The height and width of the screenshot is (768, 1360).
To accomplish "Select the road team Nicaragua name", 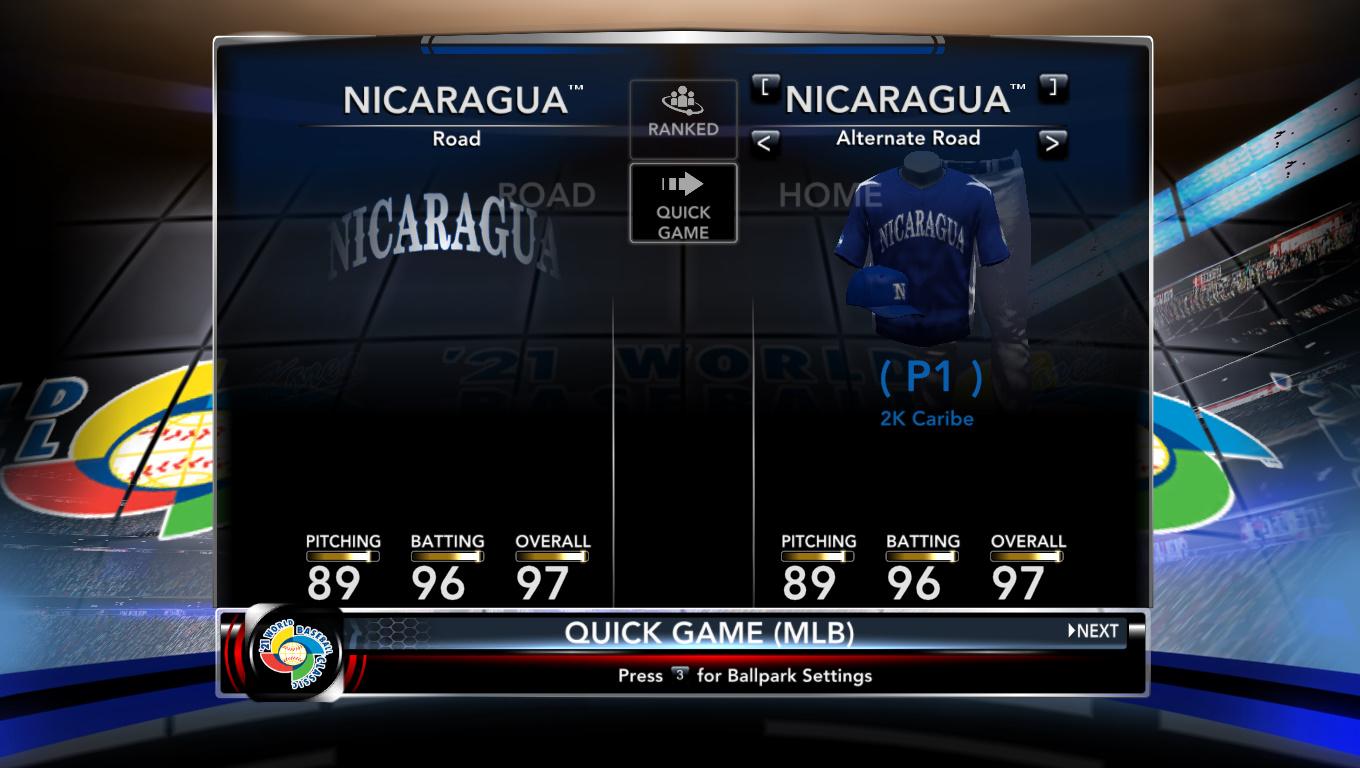I will (x=457, y=100).
